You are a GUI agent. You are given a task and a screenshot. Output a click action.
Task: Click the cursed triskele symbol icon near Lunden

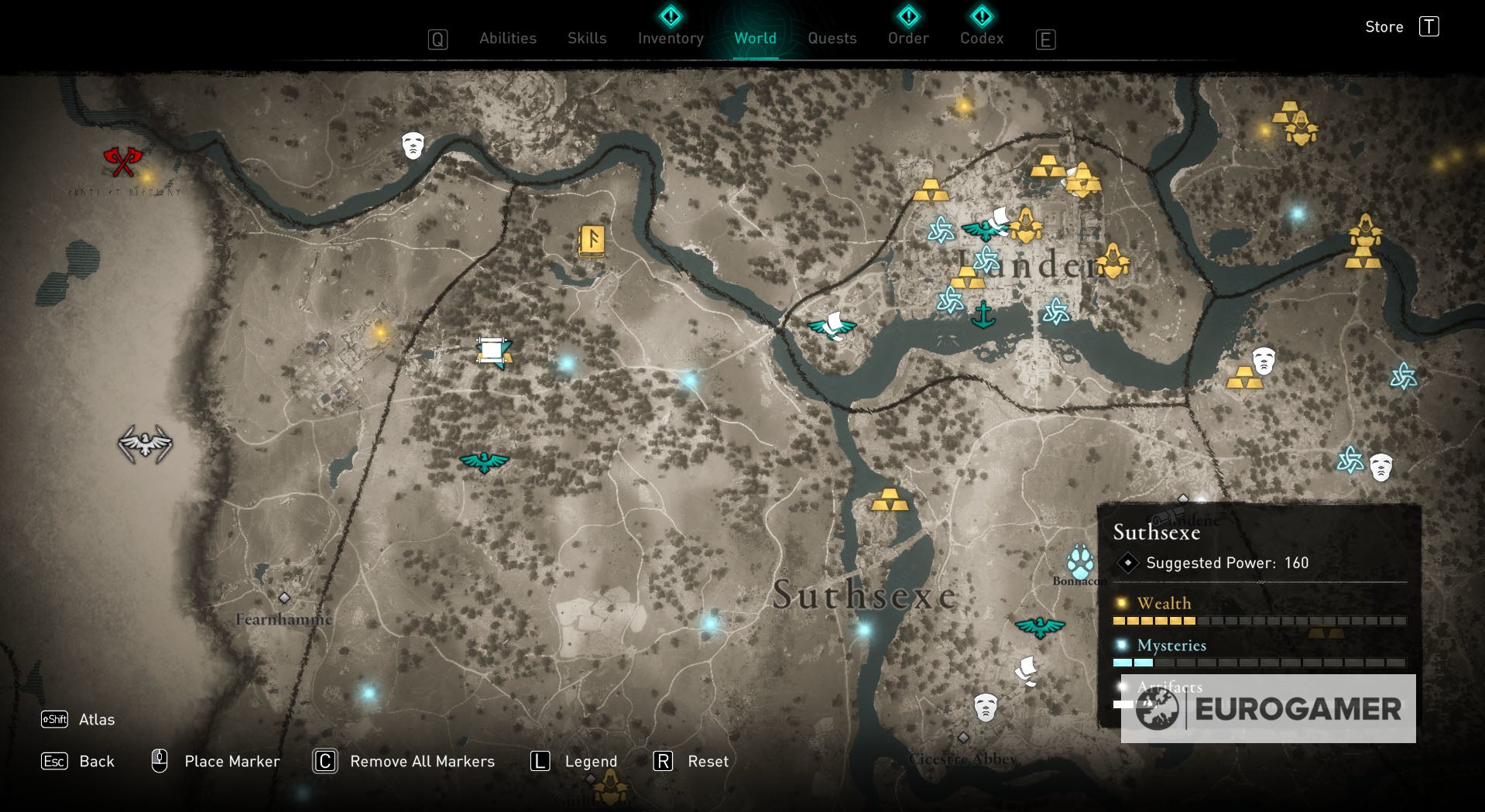940,231
